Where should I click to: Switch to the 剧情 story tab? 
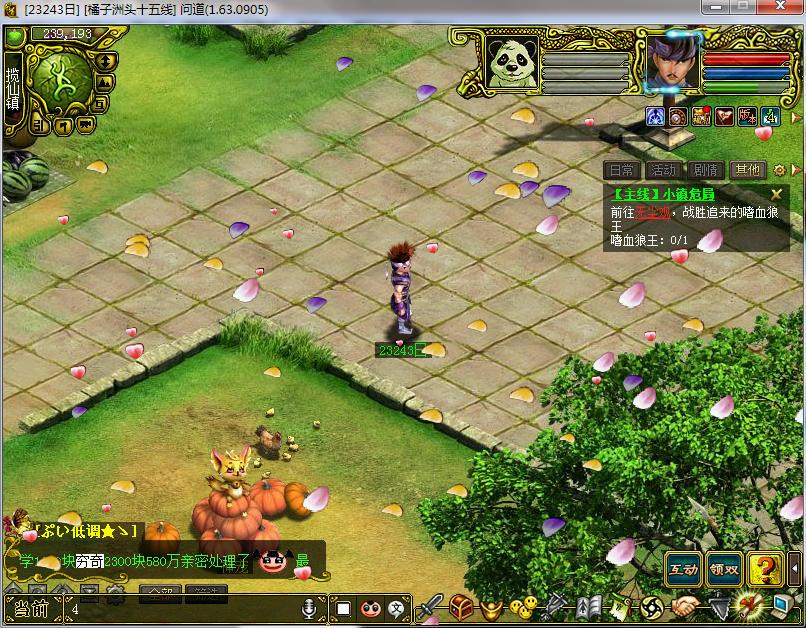pyautogui.click(x=705, y=170)
